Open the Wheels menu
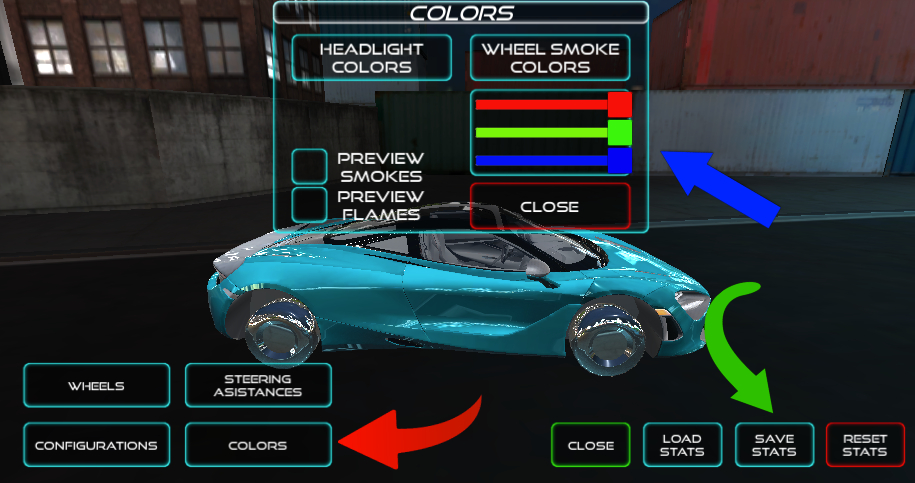Image resolution: width=915 pixels, height=483 pixels. pos(96,386)
